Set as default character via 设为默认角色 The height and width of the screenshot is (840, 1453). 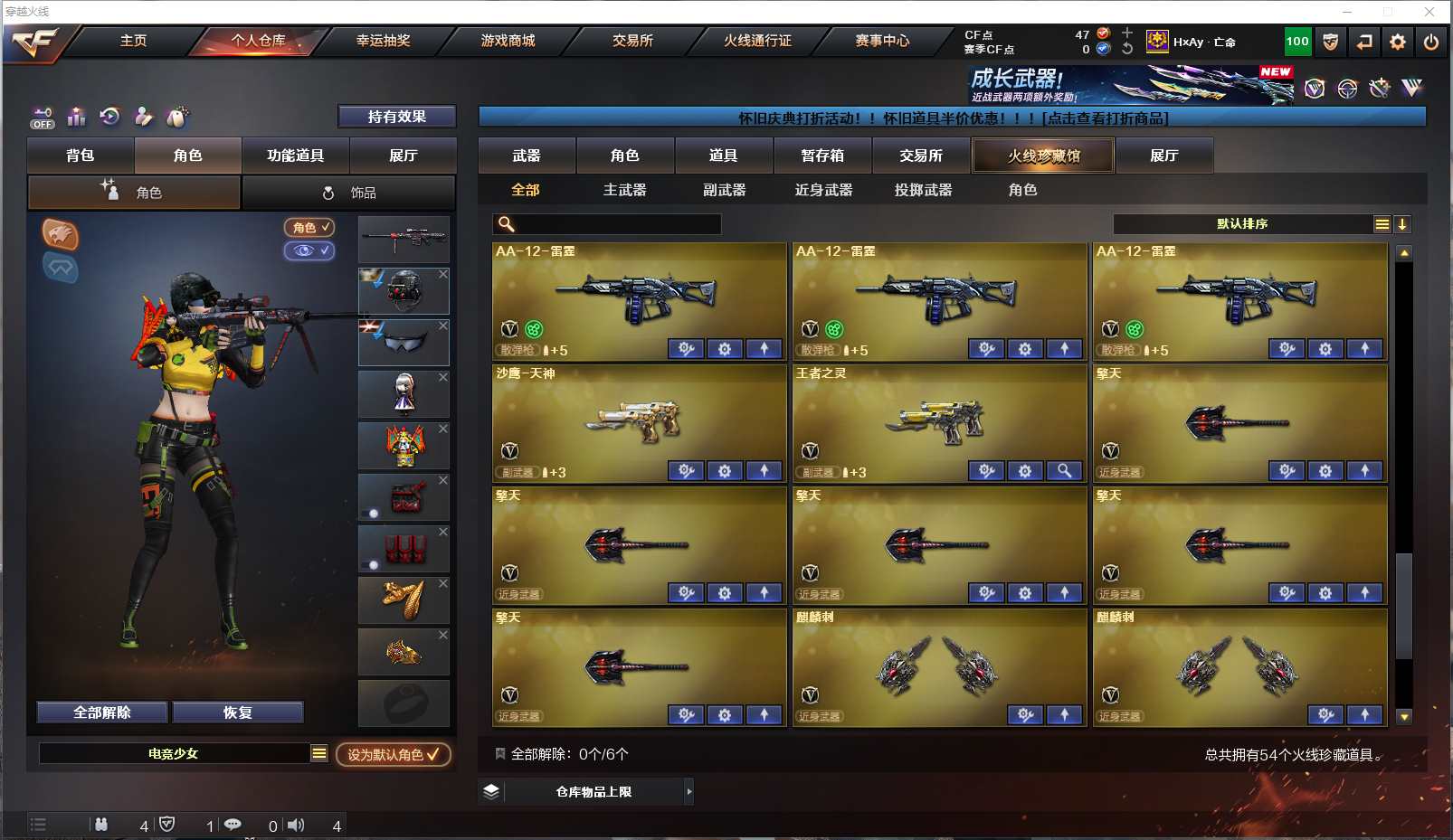(394, 754)
